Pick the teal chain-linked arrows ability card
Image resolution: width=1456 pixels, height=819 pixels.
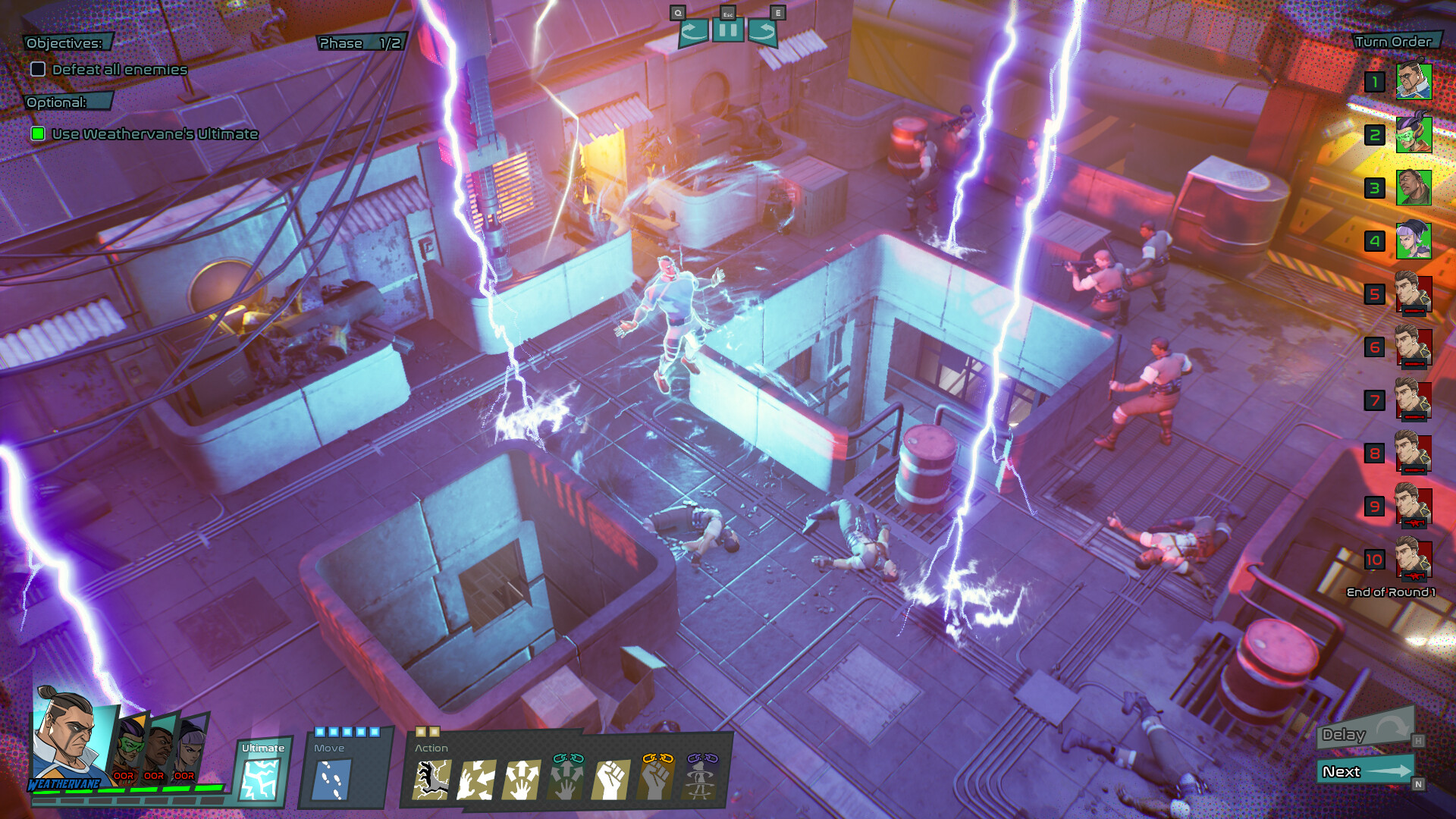[566, 778]
